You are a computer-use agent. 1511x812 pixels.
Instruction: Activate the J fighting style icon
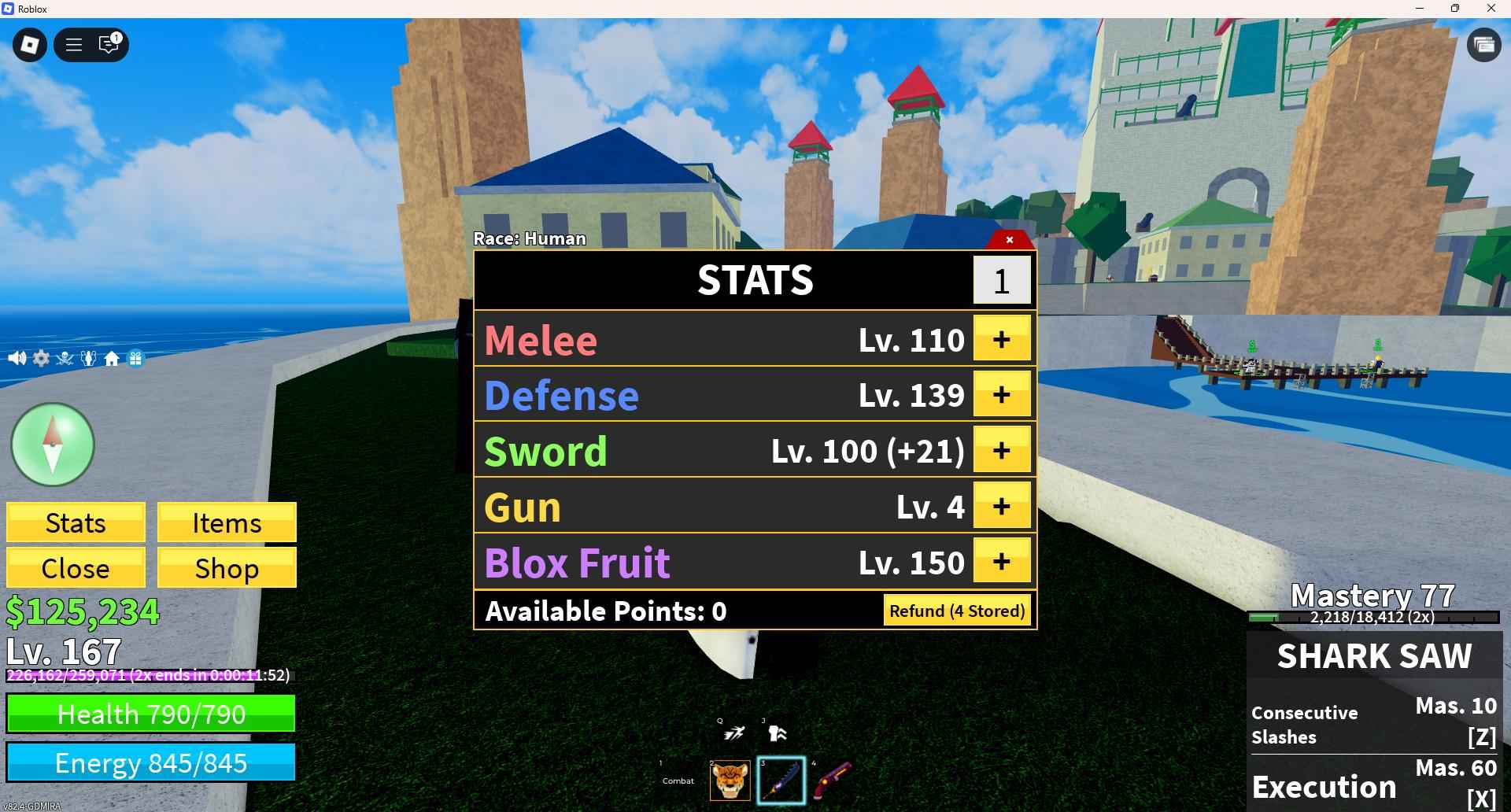point(775,732)
